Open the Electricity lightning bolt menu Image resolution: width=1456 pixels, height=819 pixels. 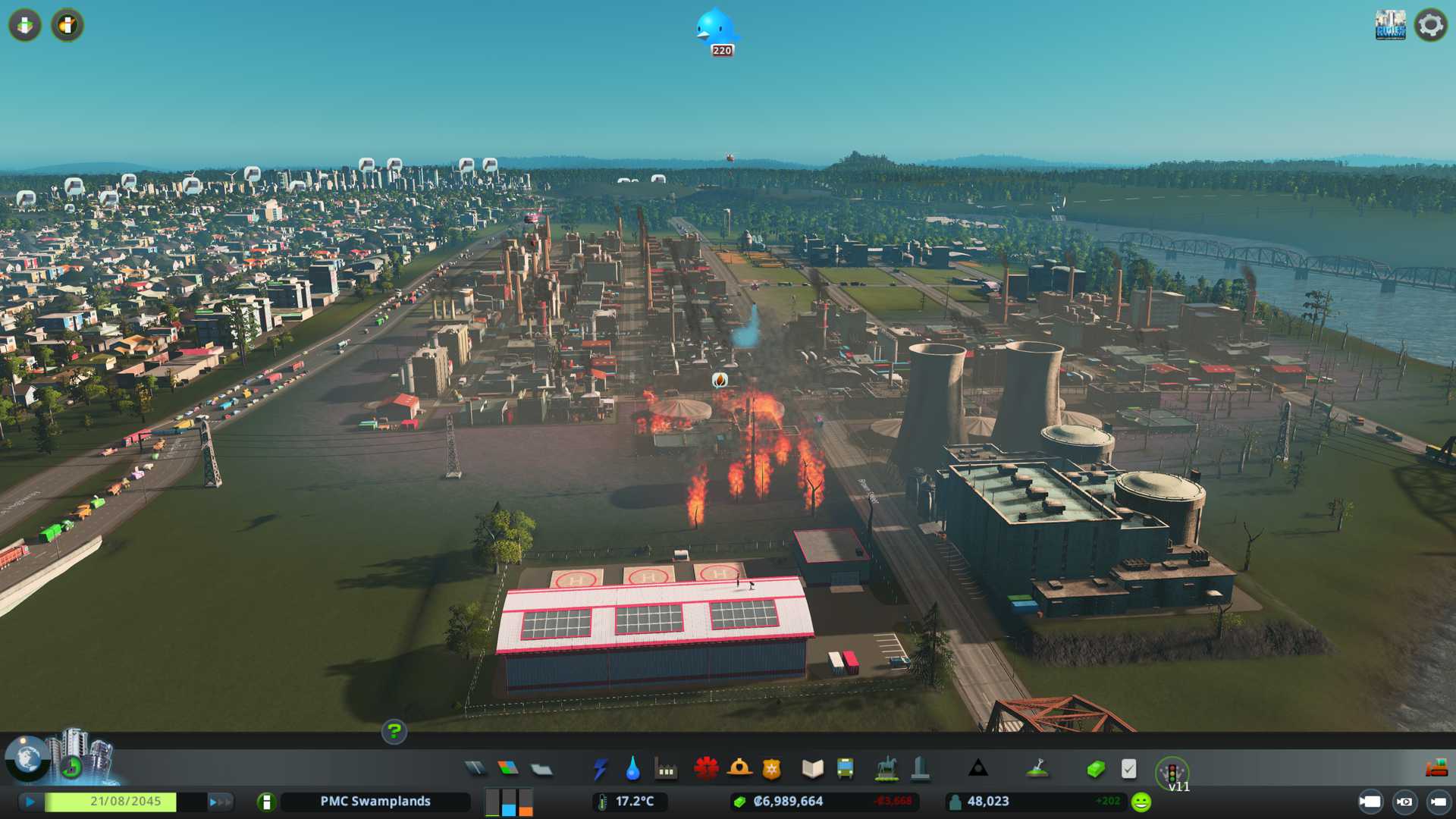[600, 769]
